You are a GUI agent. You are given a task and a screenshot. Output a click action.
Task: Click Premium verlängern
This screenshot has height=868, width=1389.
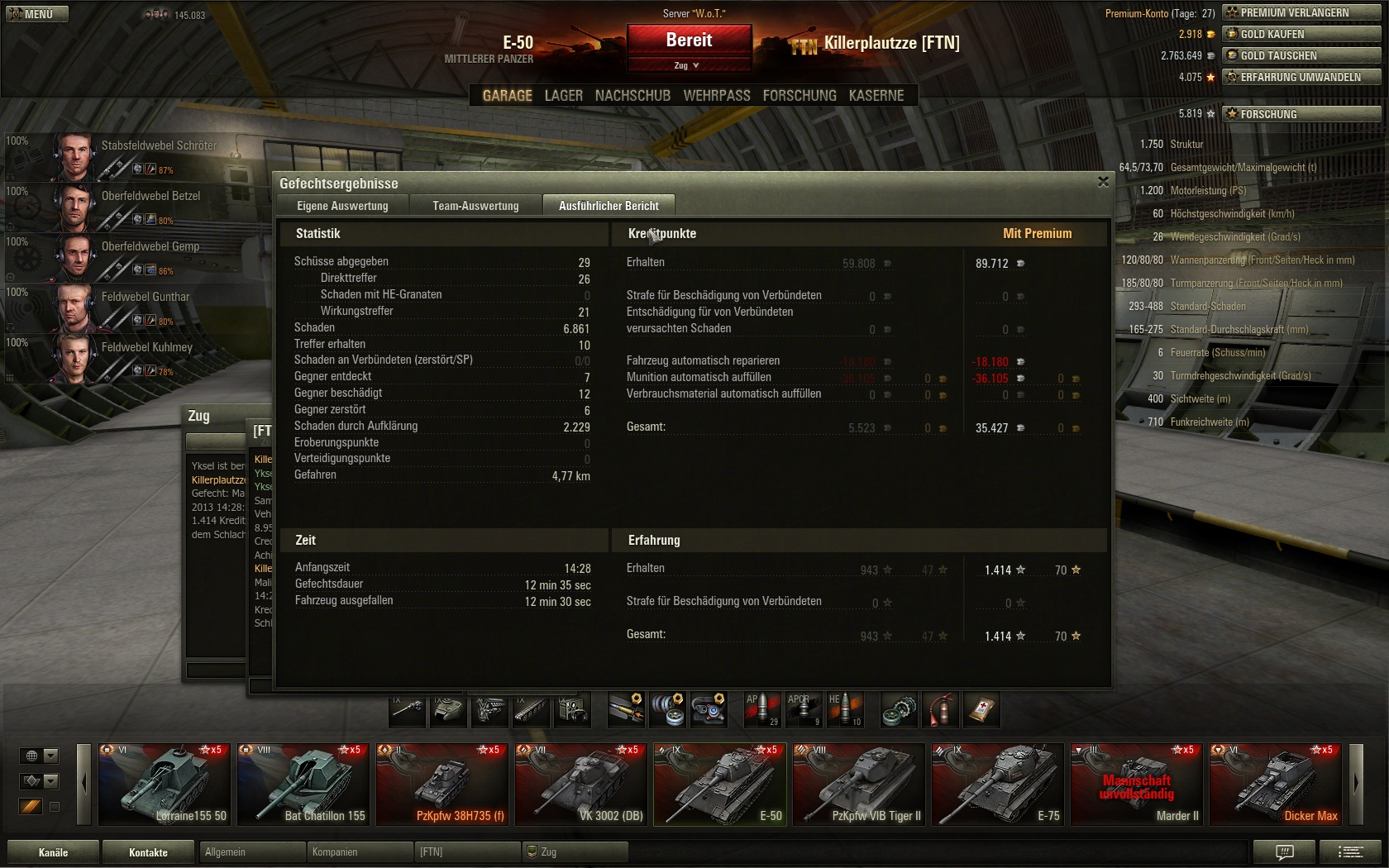click(1301, 12)
